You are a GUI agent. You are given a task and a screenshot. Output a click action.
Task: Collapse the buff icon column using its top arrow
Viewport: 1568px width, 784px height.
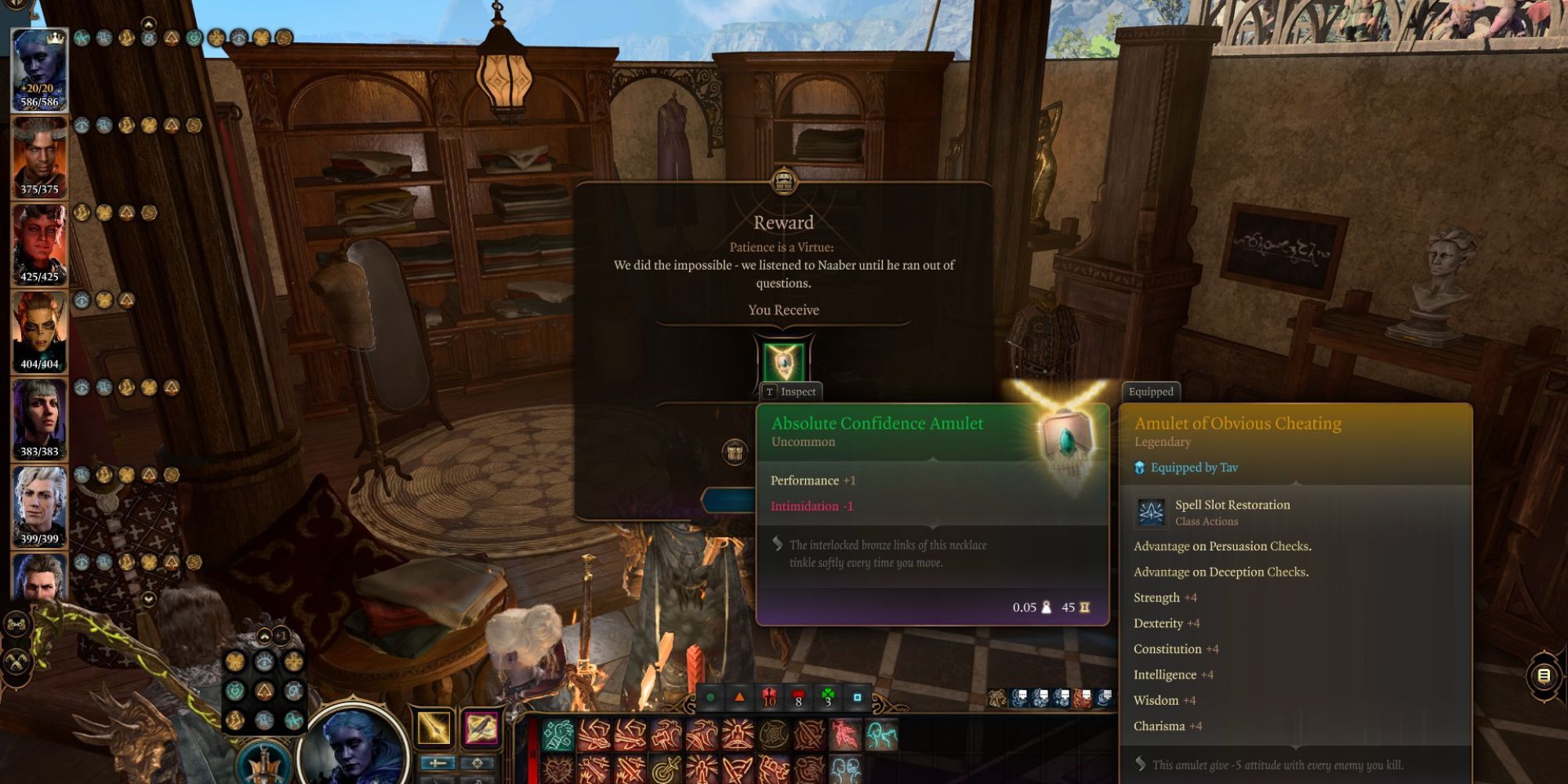pyautogui.click(x=148, y=24)
